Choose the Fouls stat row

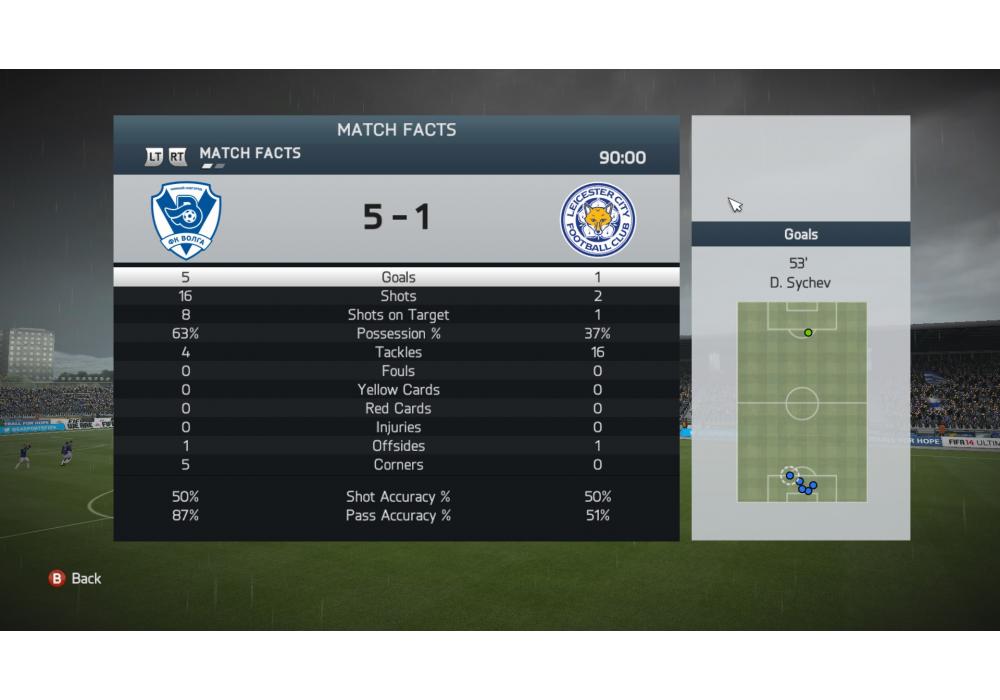coord(398,371)
